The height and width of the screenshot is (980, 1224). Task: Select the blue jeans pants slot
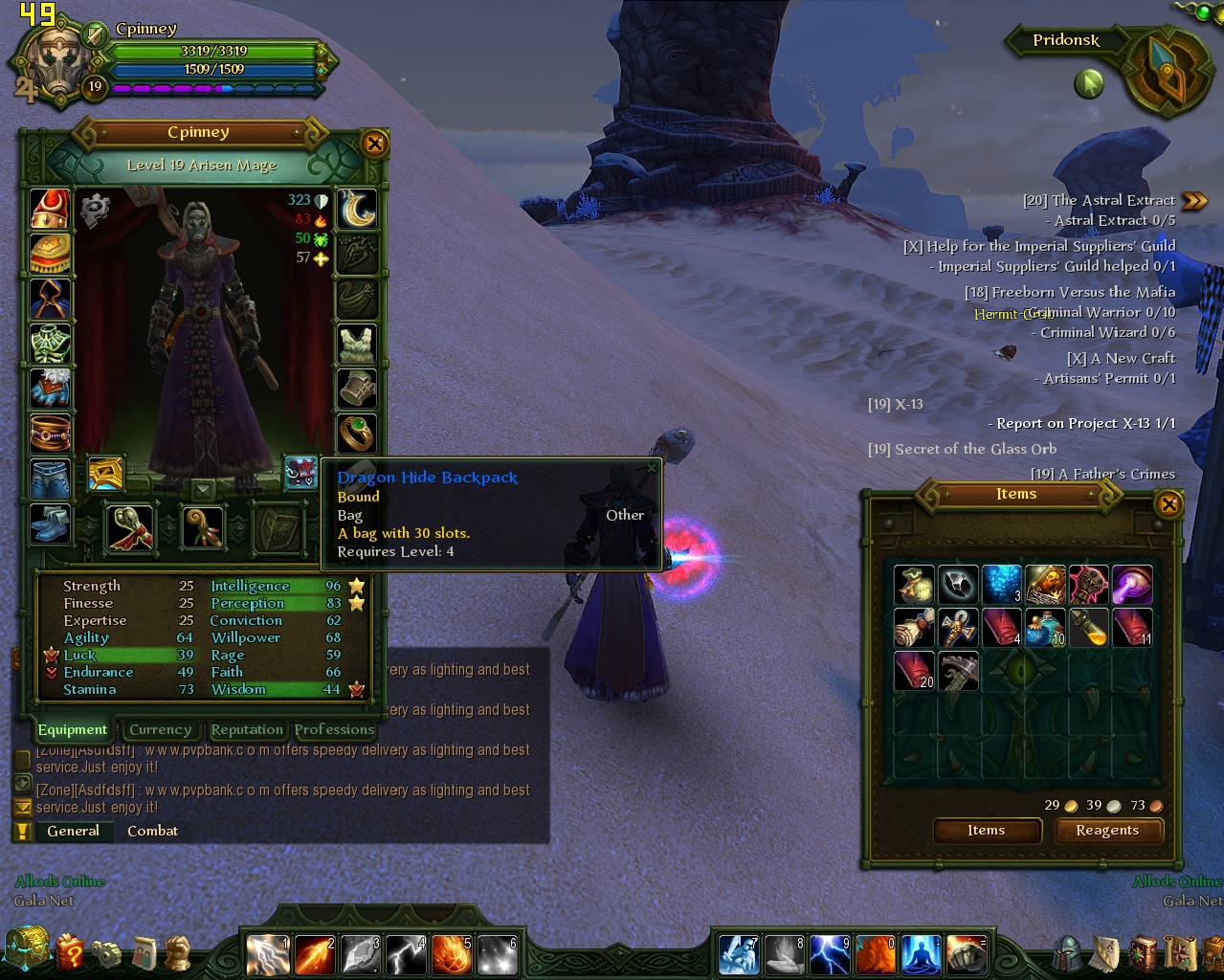pyautogui.click(x=50, y=478)
